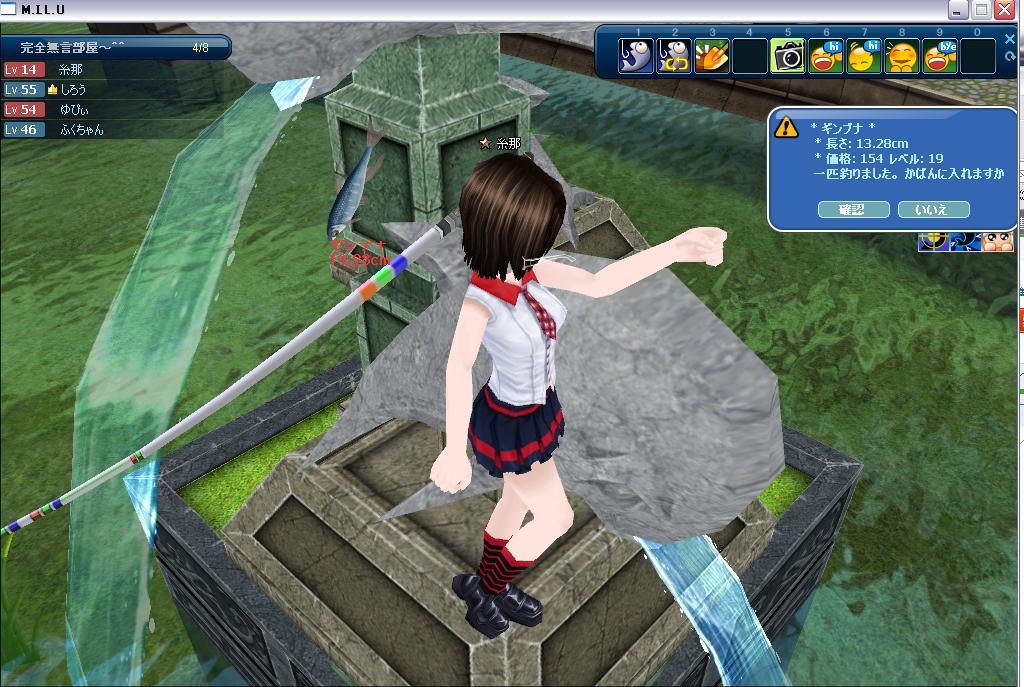Close the M.I.L.U game window
Viewport: 1024px width, 687px height.
click(x=1004, y=10)
